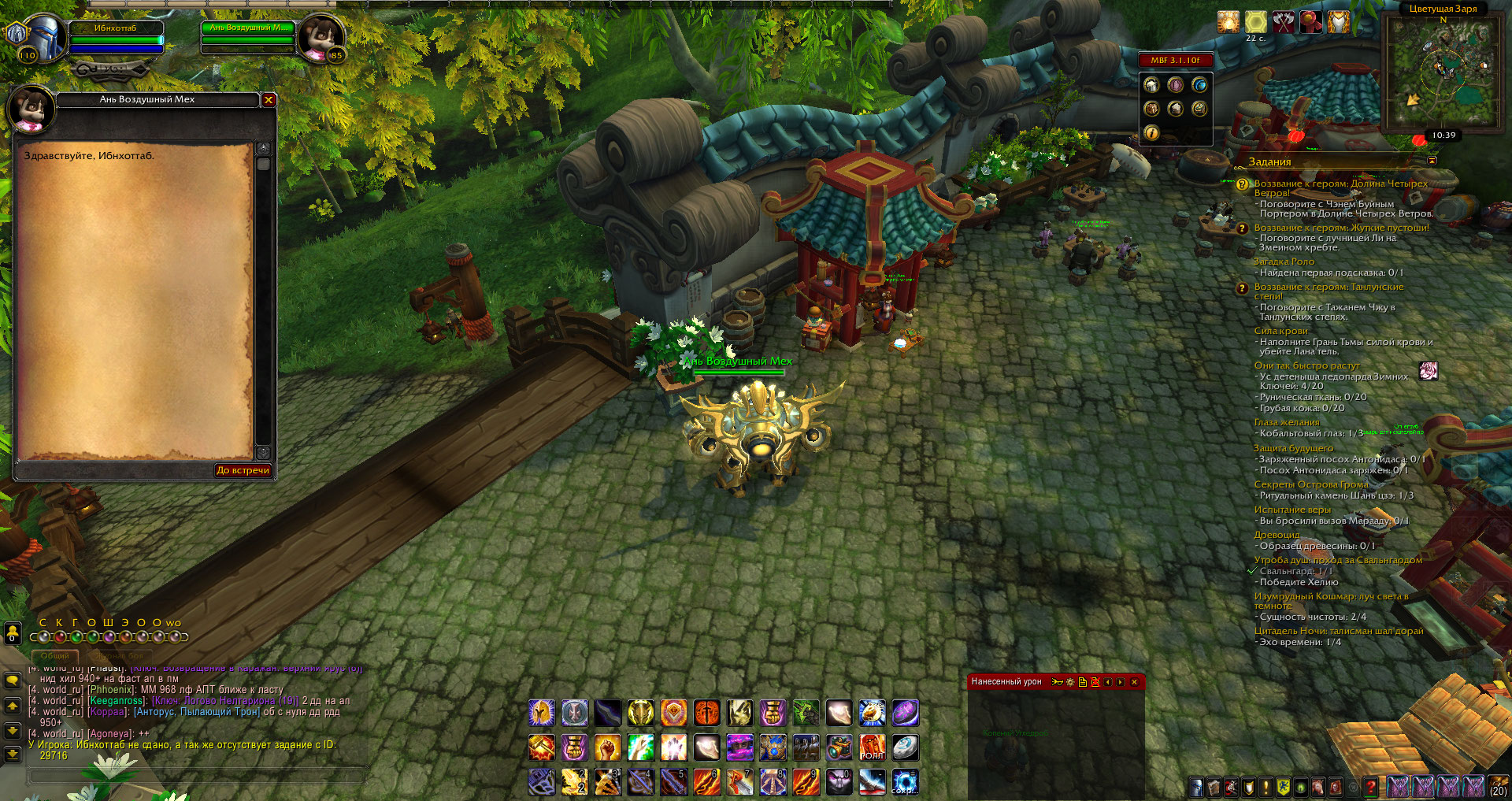Click the До встречи farewell button
Viewport: 1512px width, 801px height.
click(243, 470)
